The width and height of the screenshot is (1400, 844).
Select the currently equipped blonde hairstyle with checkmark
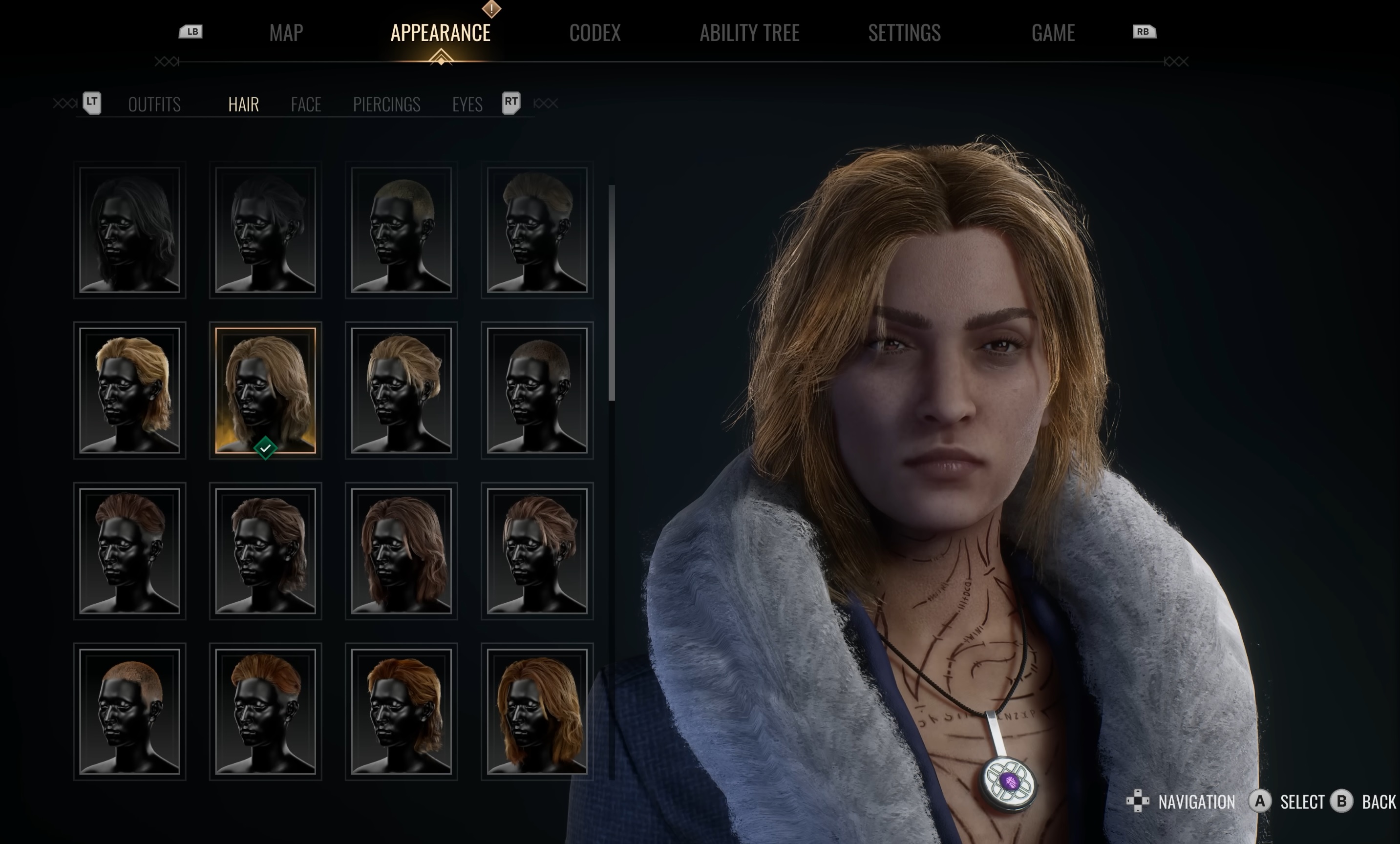[265, 391]
